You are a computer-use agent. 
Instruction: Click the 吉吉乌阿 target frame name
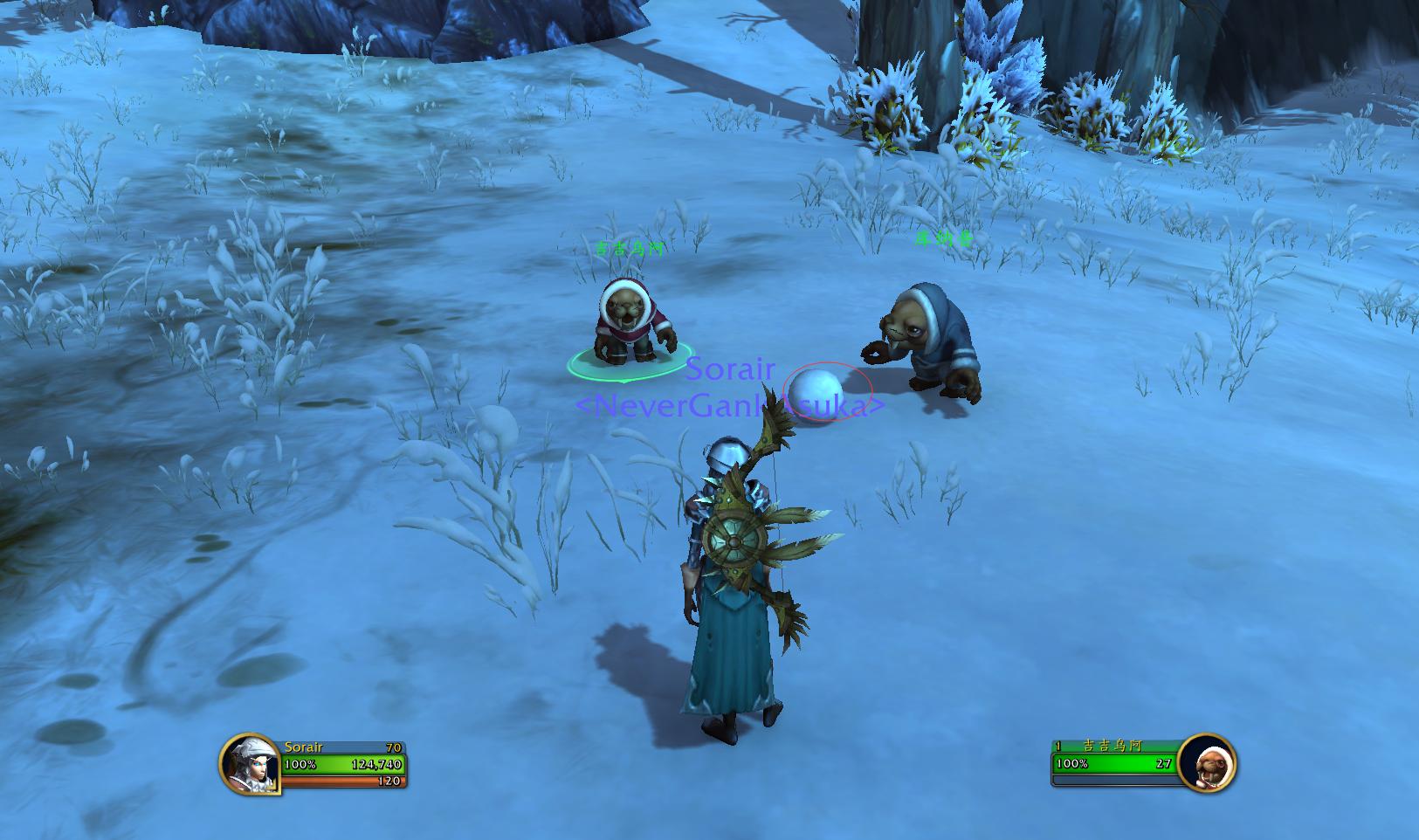[1112, 747]
